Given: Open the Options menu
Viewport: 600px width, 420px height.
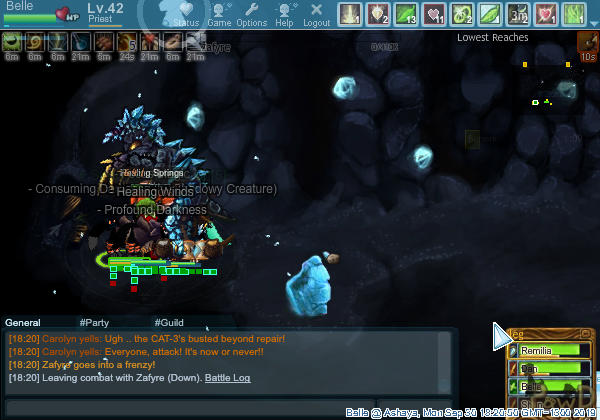Looking at the screenshot, I should 251,14.
